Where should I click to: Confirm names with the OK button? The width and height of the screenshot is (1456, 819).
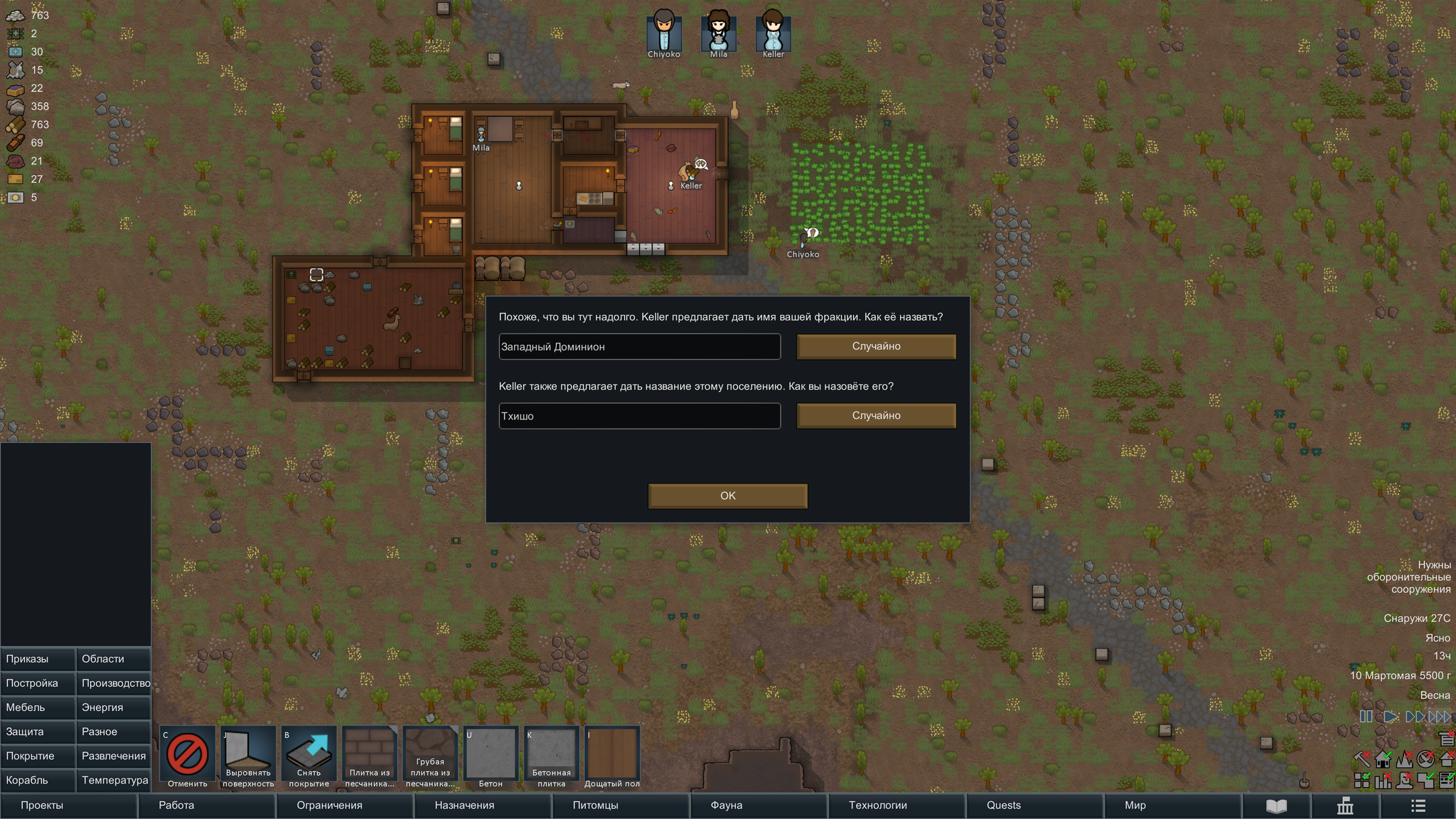[727, 496]
